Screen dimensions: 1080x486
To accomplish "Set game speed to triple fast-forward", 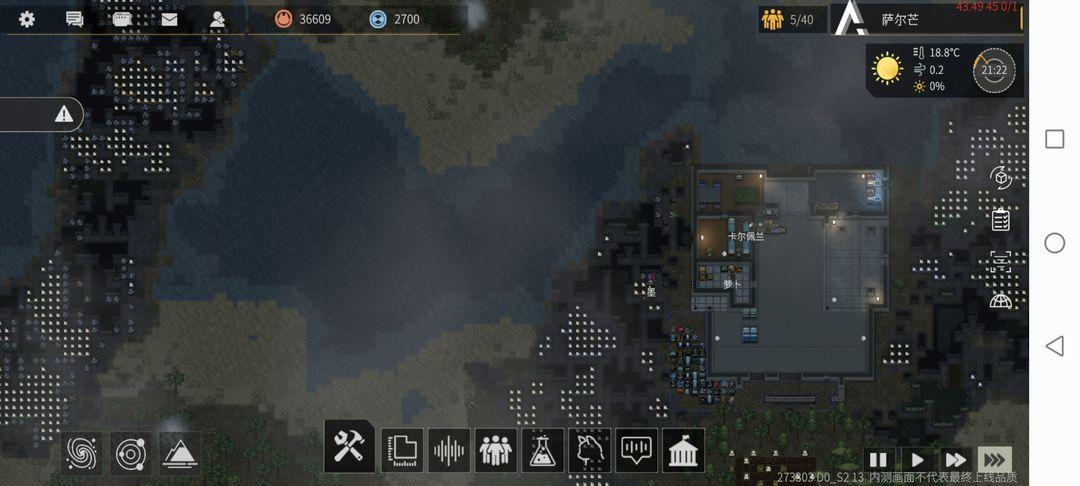I will coord(994,460).
